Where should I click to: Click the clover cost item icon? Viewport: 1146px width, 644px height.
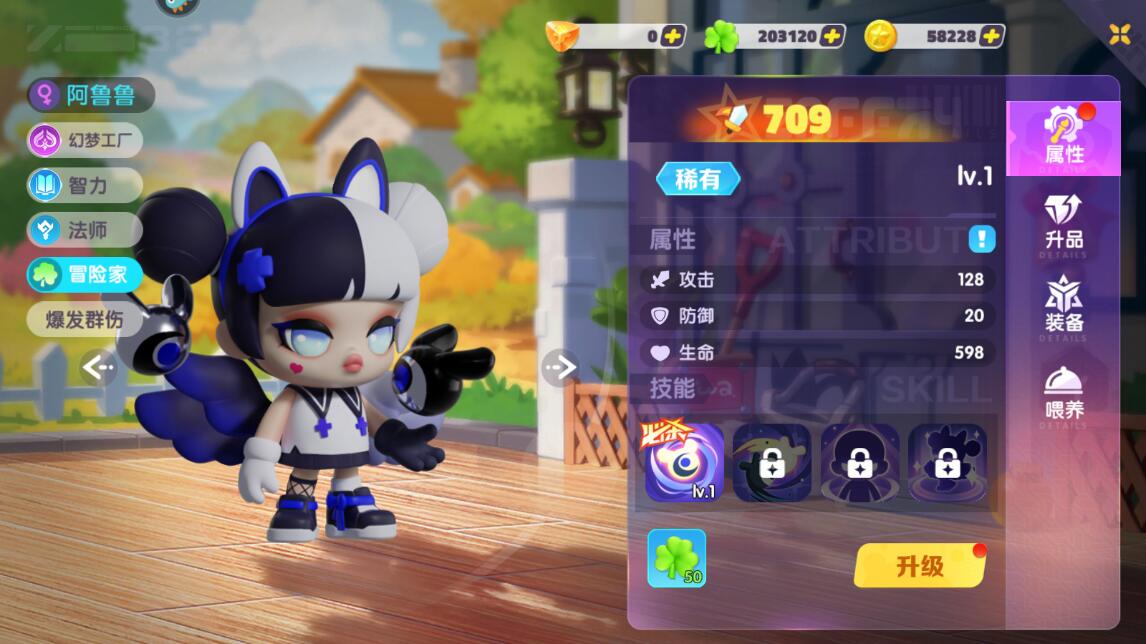pyautogui.click(x=676, y=558)
